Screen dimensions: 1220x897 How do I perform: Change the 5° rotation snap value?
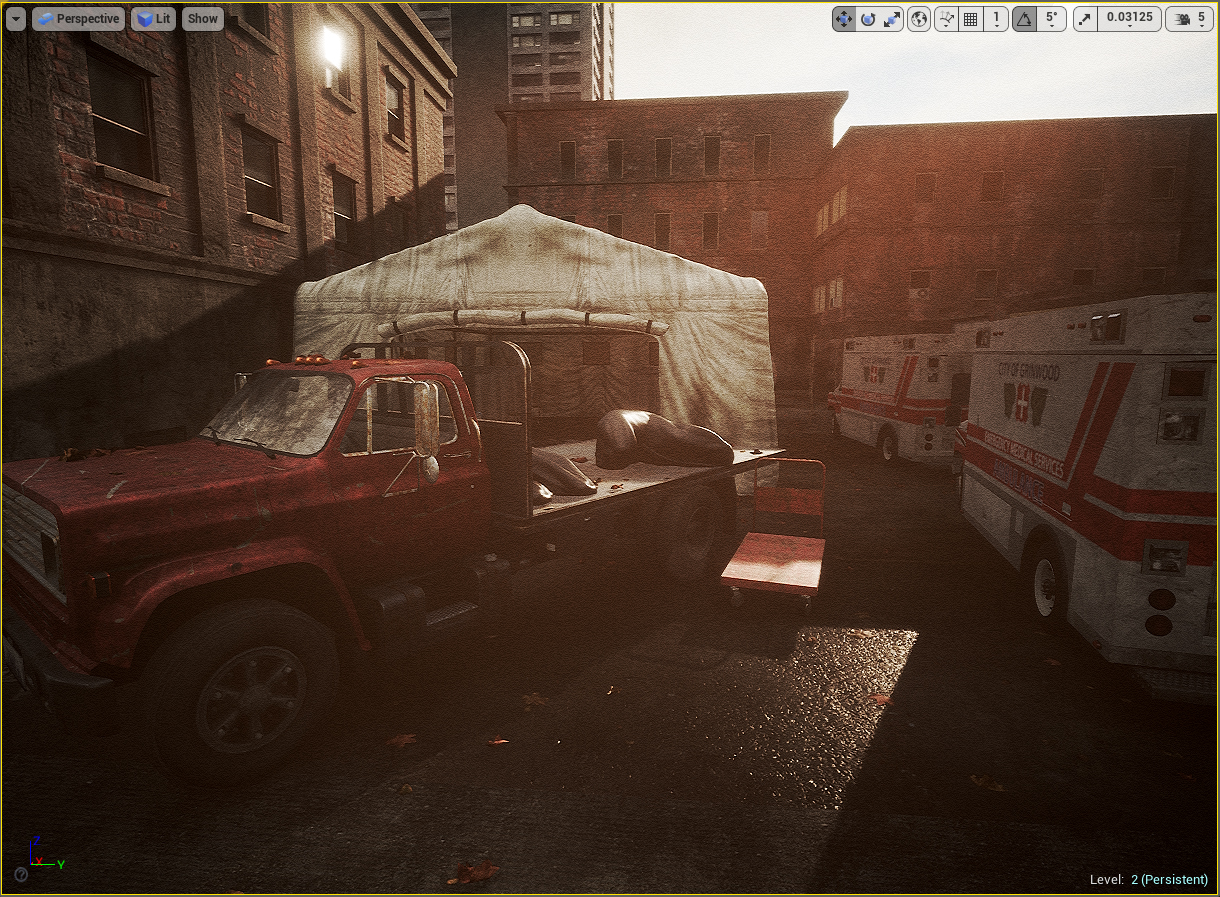tap(1051, 18)
